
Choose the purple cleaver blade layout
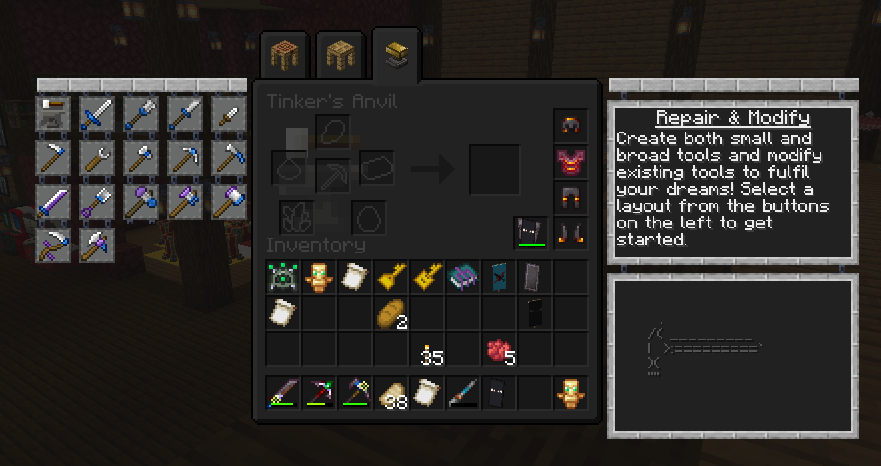click(x=54, y=201)
